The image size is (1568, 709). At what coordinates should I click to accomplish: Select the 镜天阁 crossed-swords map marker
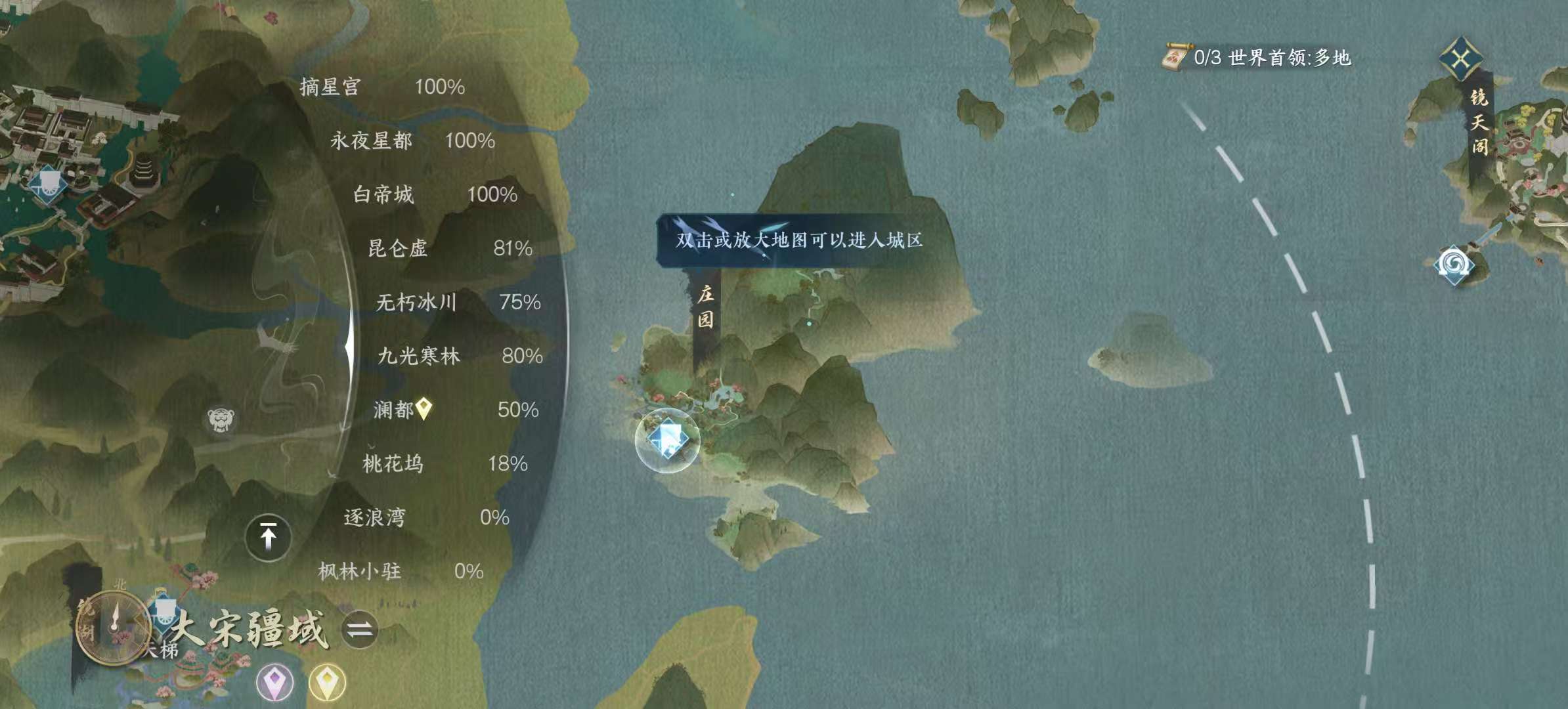coord(1461,59)
